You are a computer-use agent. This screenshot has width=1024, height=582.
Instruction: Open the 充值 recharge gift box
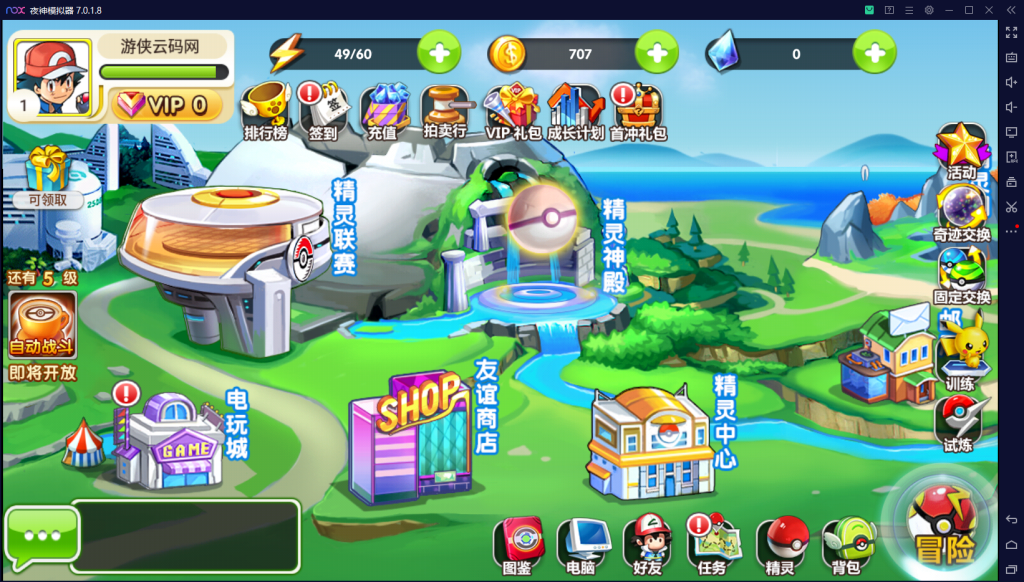point(383,111)
